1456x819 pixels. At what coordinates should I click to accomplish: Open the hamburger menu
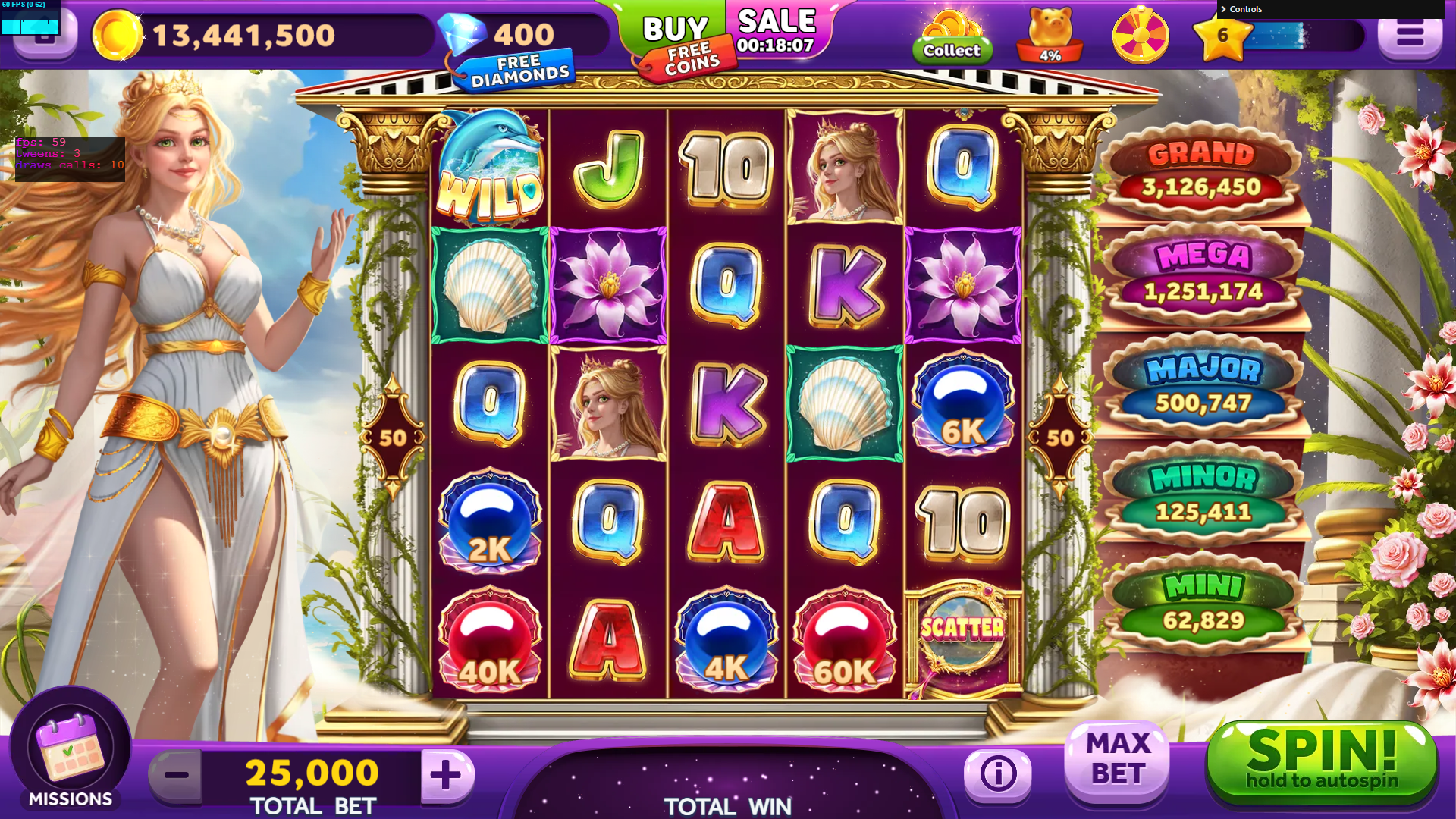coord(1409,35)
